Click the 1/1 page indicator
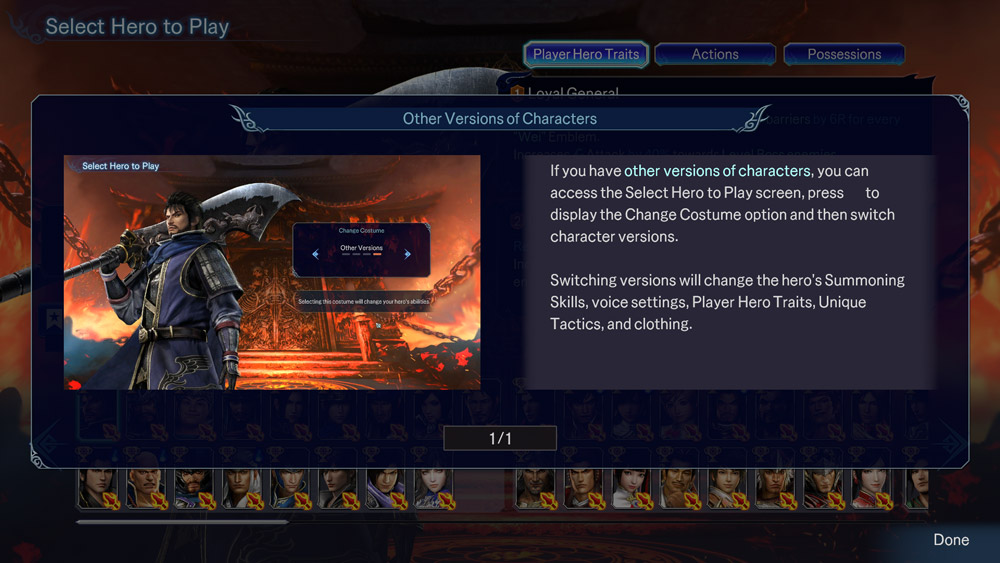This screenshot has height=563, width=1000. tap(500, 438)
